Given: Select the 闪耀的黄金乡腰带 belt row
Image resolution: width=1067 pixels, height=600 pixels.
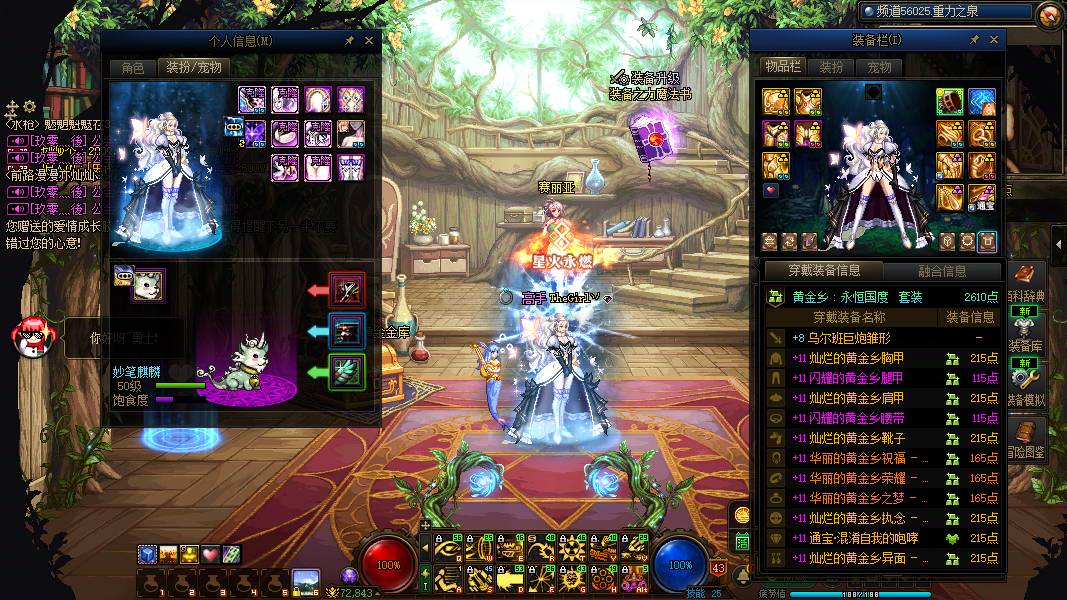Looking at the screenshot, I should [848, 418].
